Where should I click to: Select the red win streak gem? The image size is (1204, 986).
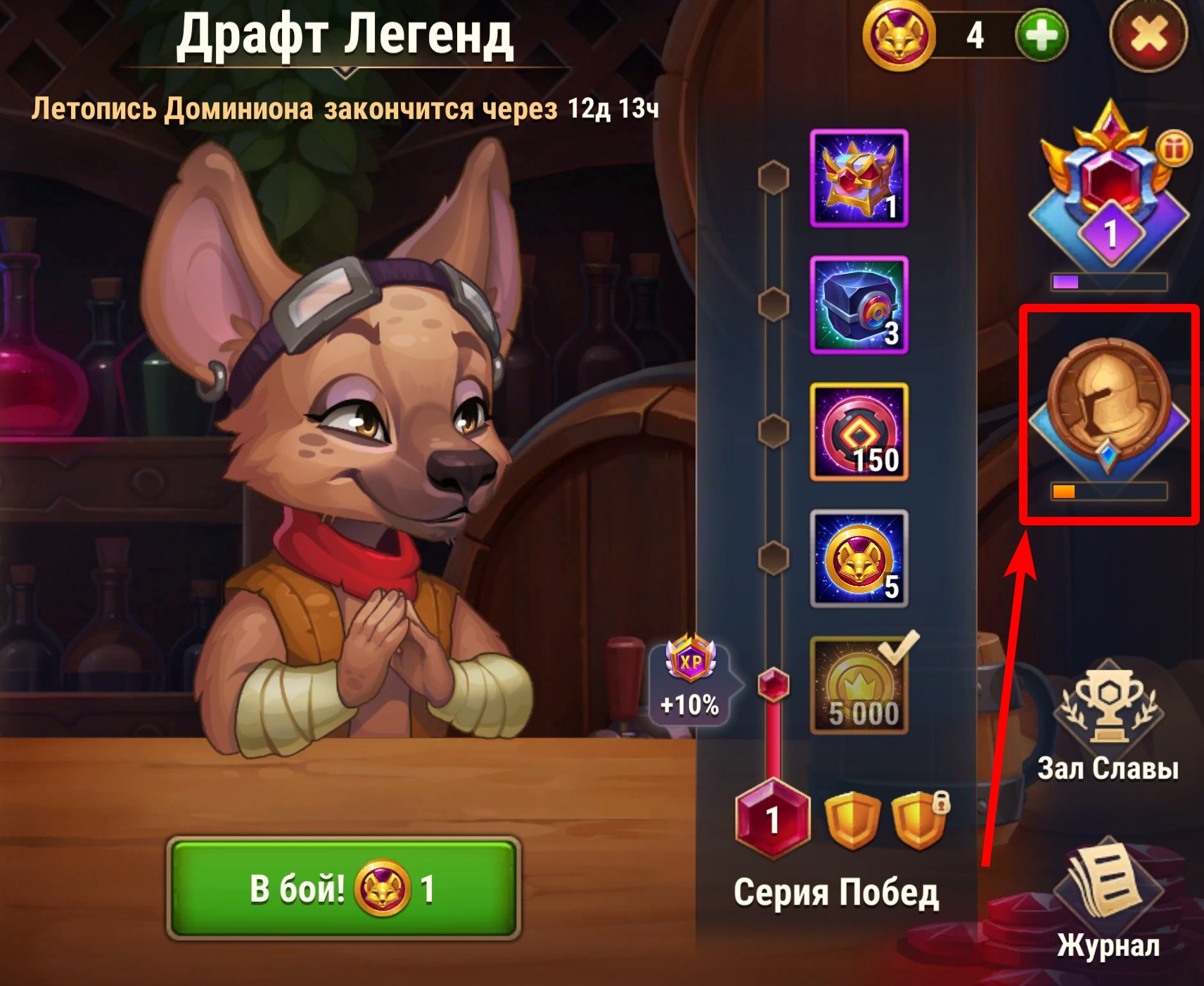coord(773,819)
